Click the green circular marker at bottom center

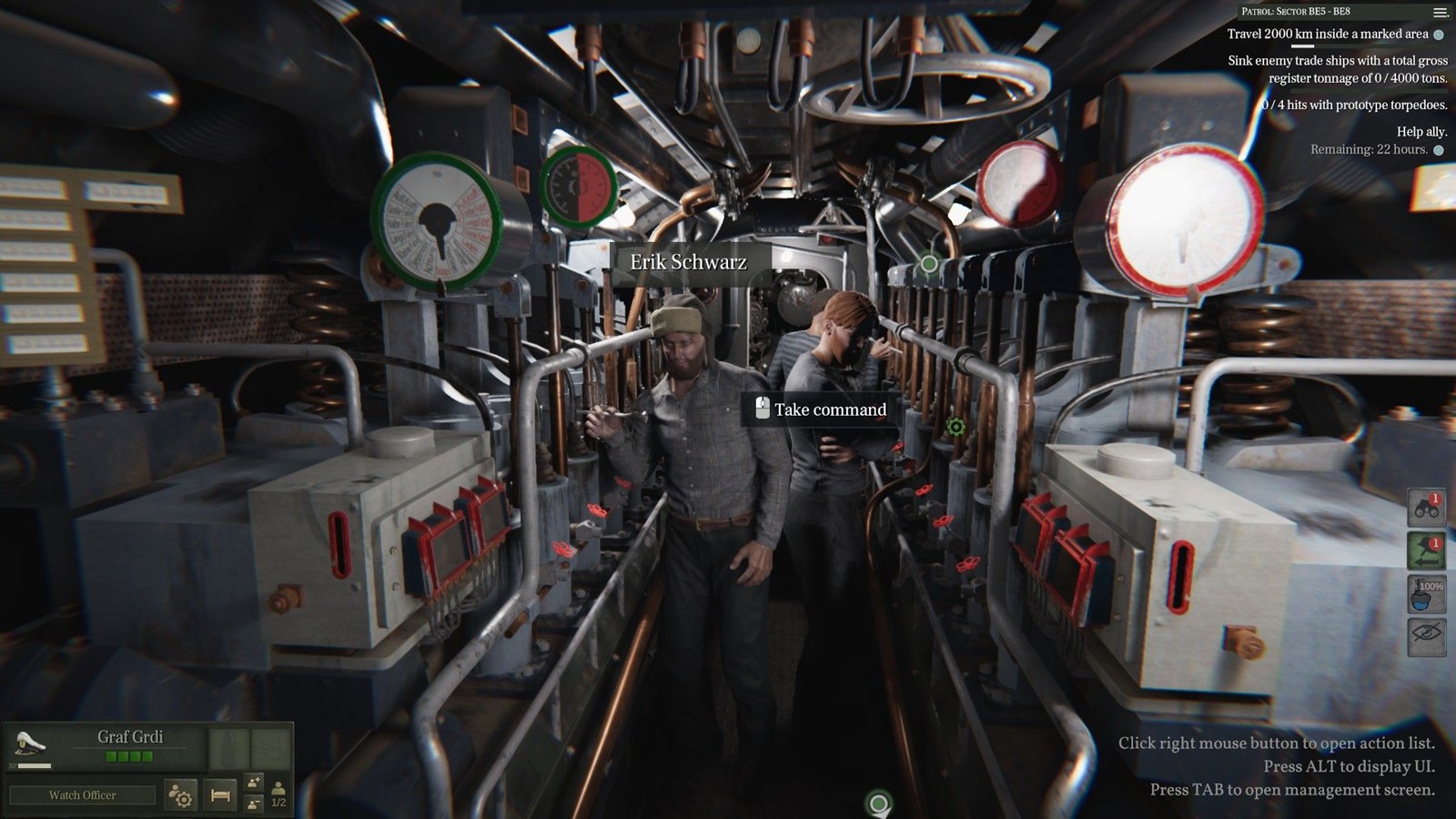click(x=878, y=804)
